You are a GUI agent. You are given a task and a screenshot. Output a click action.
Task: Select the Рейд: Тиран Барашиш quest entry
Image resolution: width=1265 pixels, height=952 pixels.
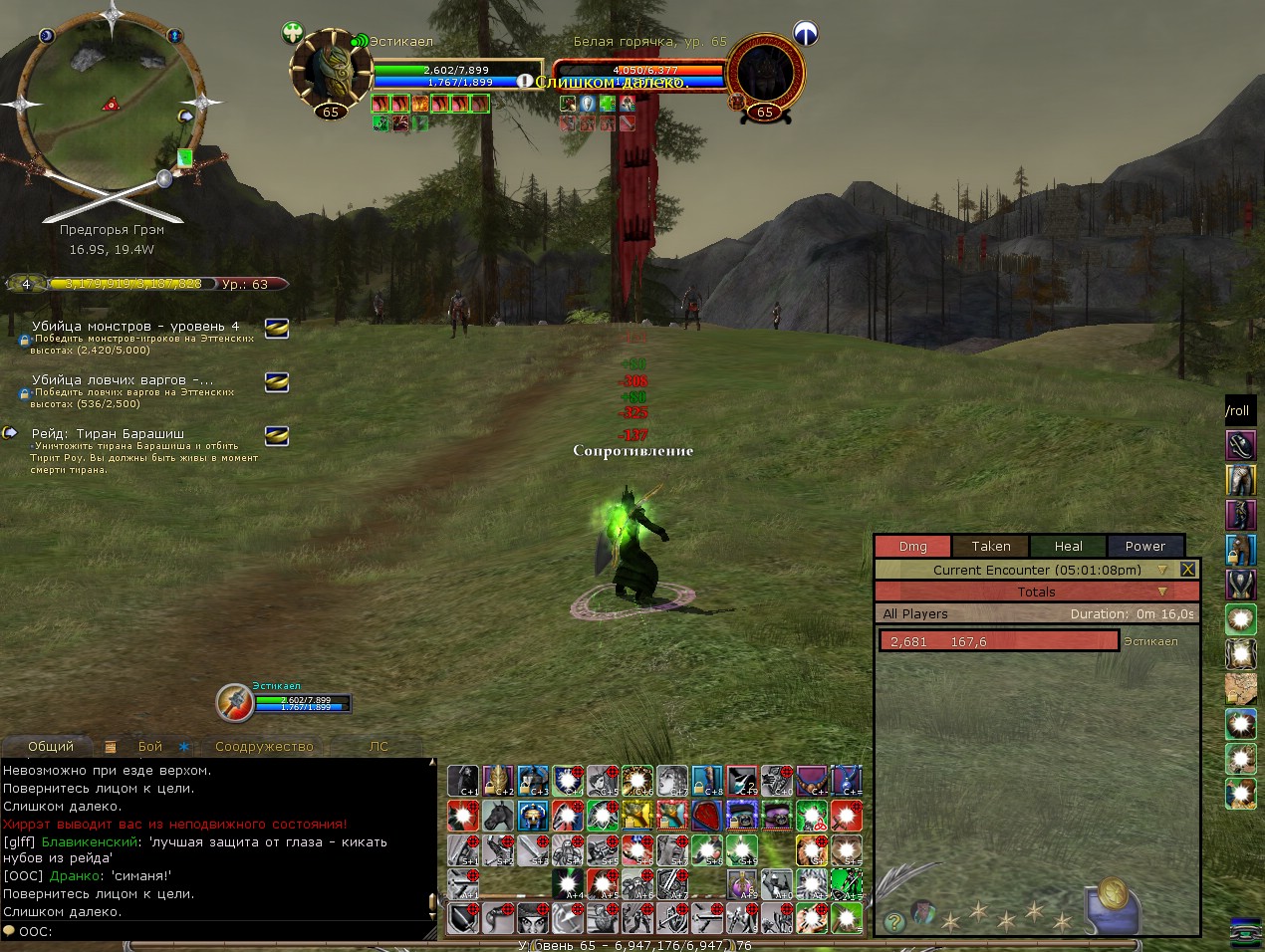click(108, 434)
